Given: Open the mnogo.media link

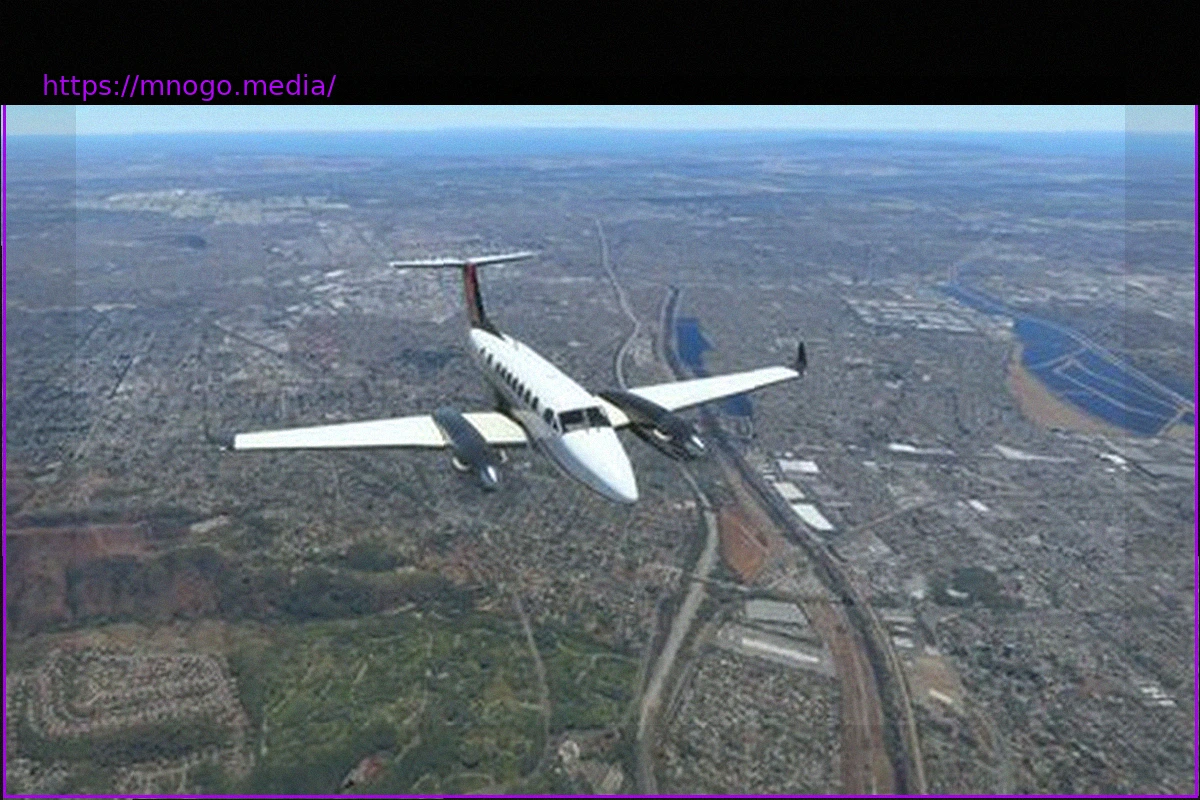Looking at the screenshot, I should [x=189, y=86].
